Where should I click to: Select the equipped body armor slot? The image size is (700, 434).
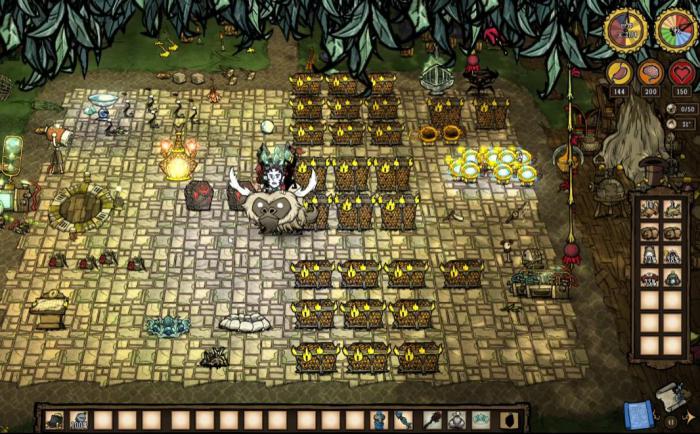[455, 420]
